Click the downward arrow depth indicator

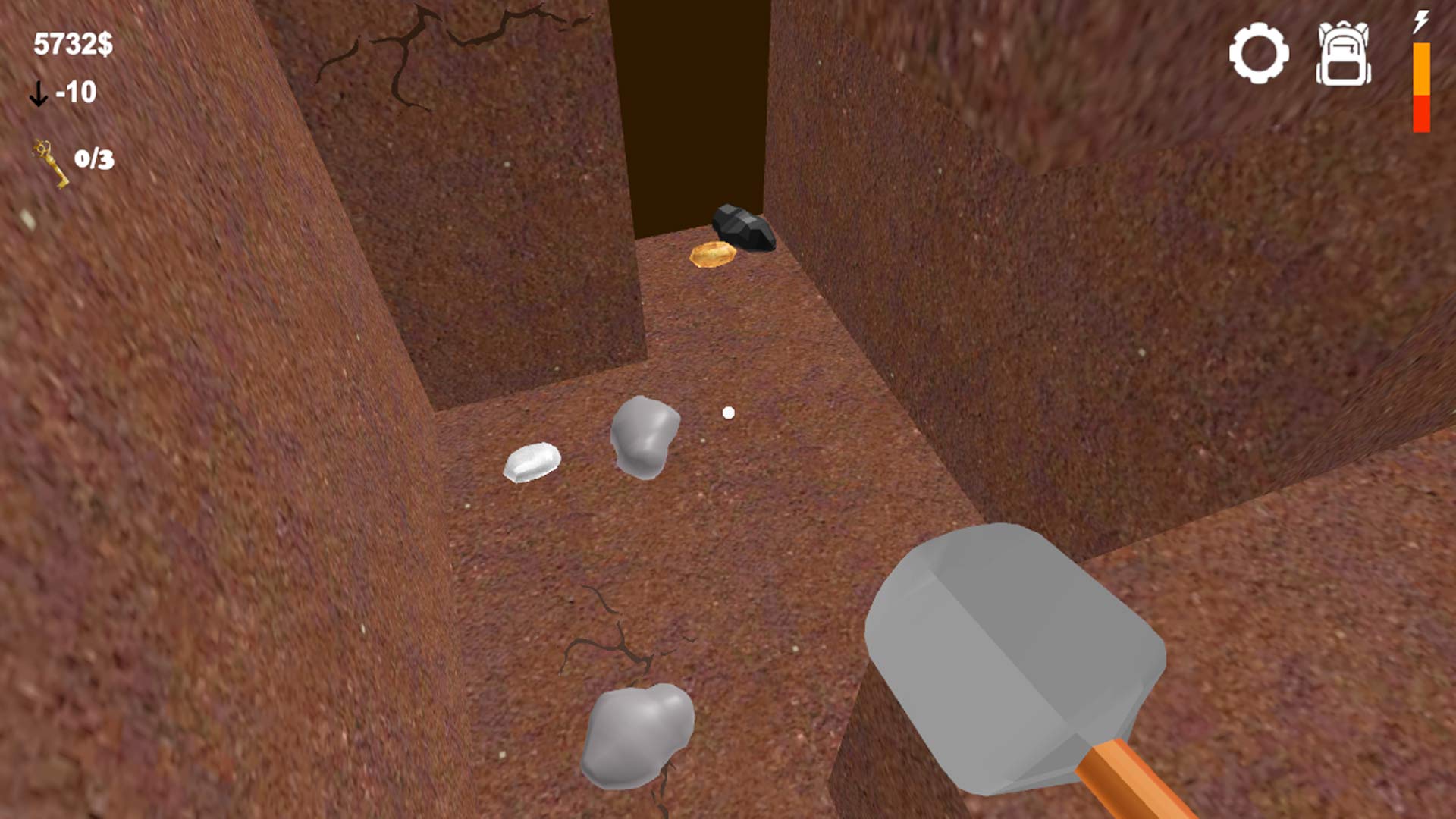[38, 93]
